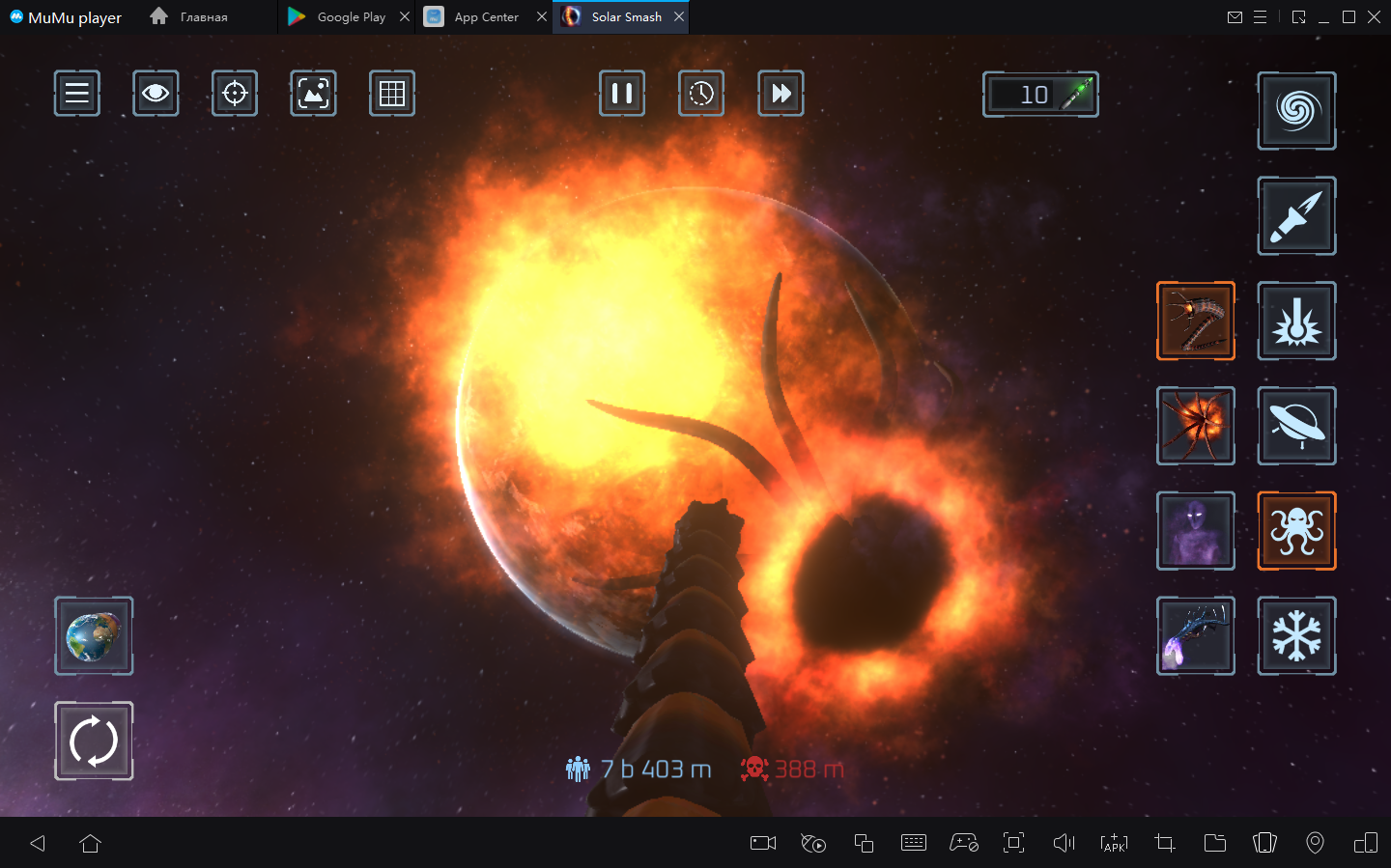Select the space worm monster

1196,322
